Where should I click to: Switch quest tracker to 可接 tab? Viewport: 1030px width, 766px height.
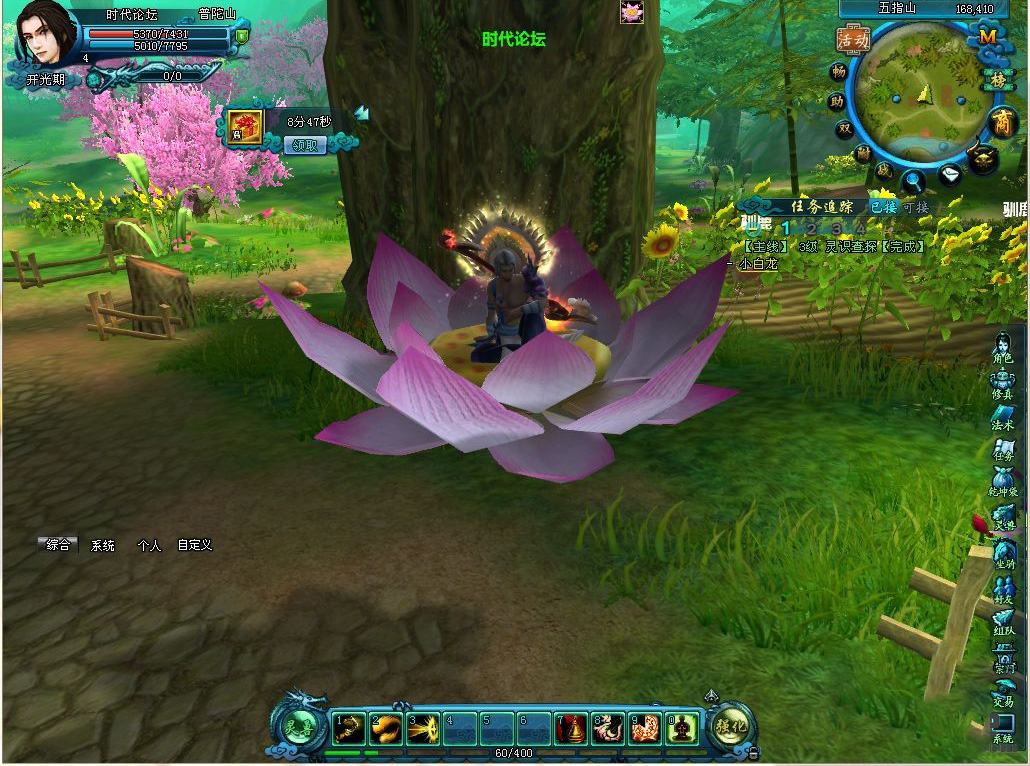click(x=916, y=207)
